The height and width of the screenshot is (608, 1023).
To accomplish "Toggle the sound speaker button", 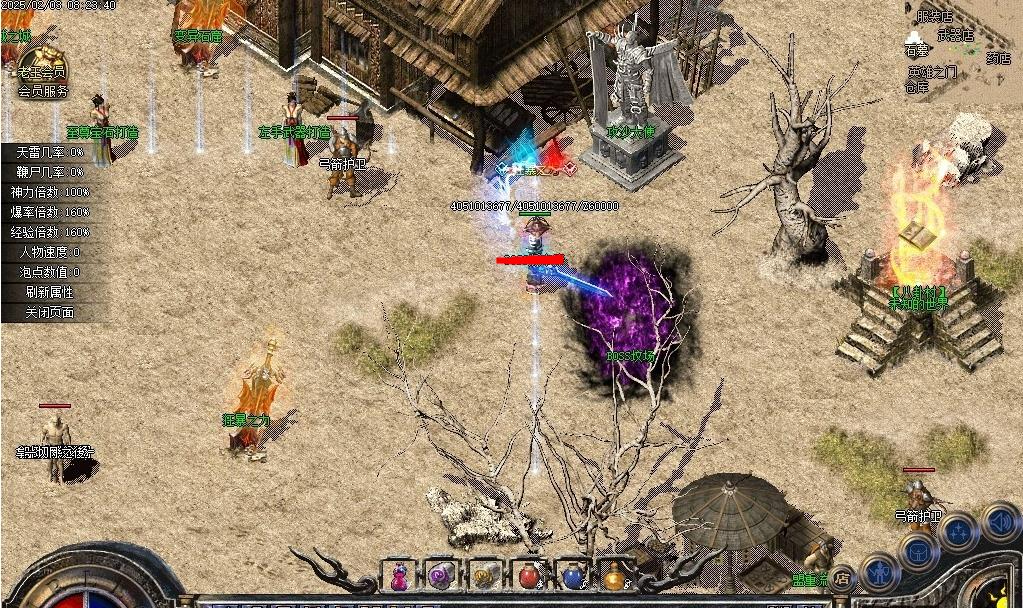I will click(x=999, y=521).
